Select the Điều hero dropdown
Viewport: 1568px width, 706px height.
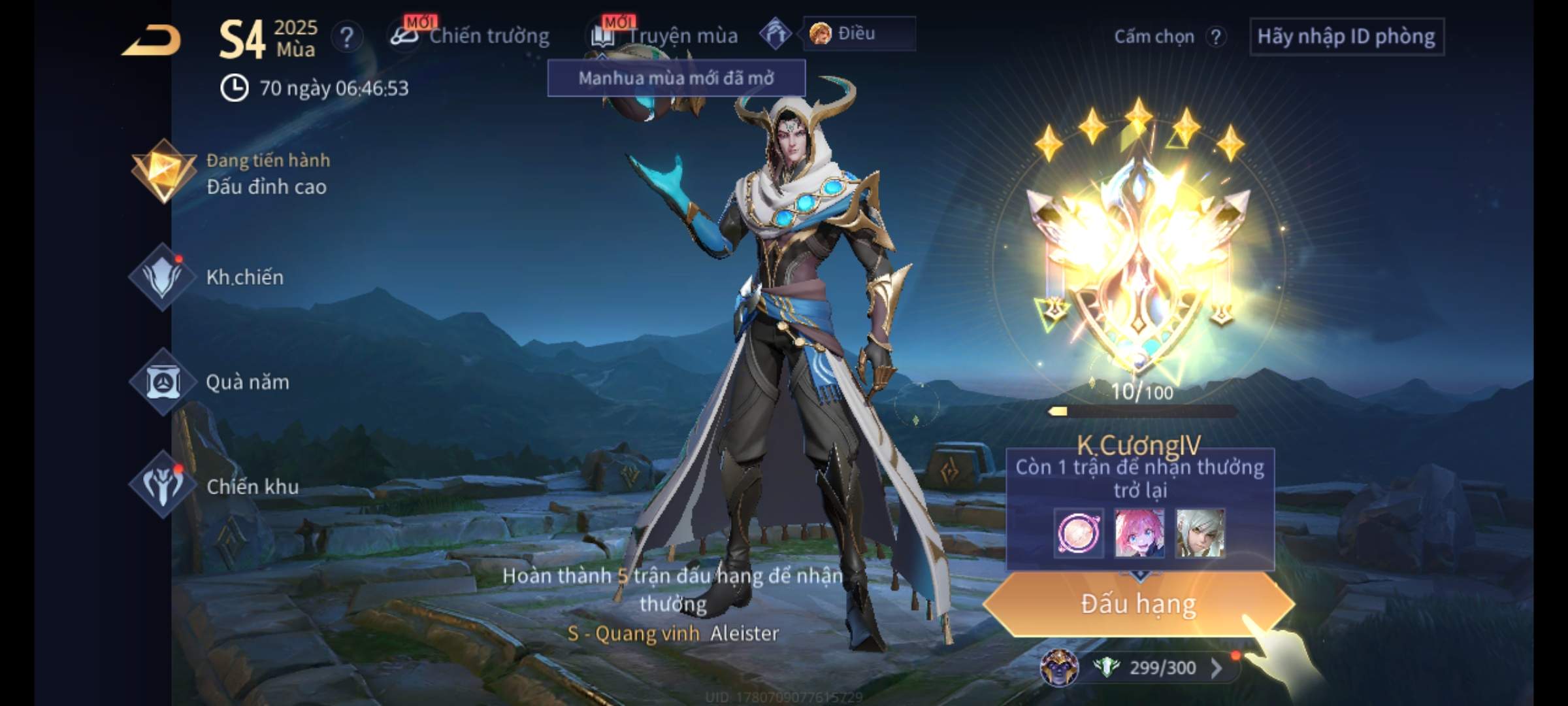tap(858, 33)
